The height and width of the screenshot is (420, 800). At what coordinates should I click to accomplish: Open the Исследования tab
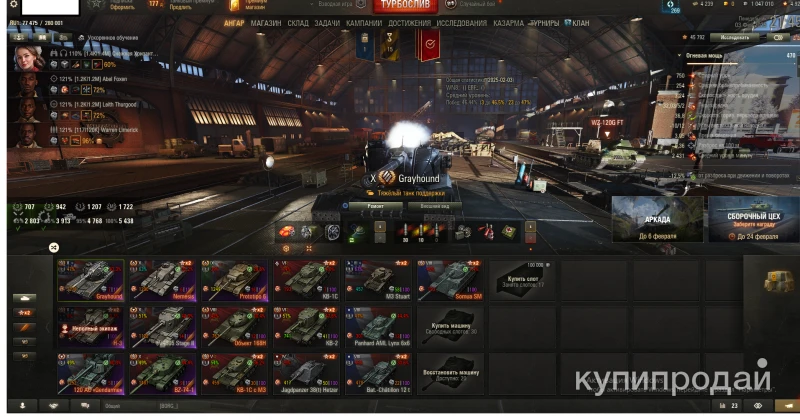[462, 22]
